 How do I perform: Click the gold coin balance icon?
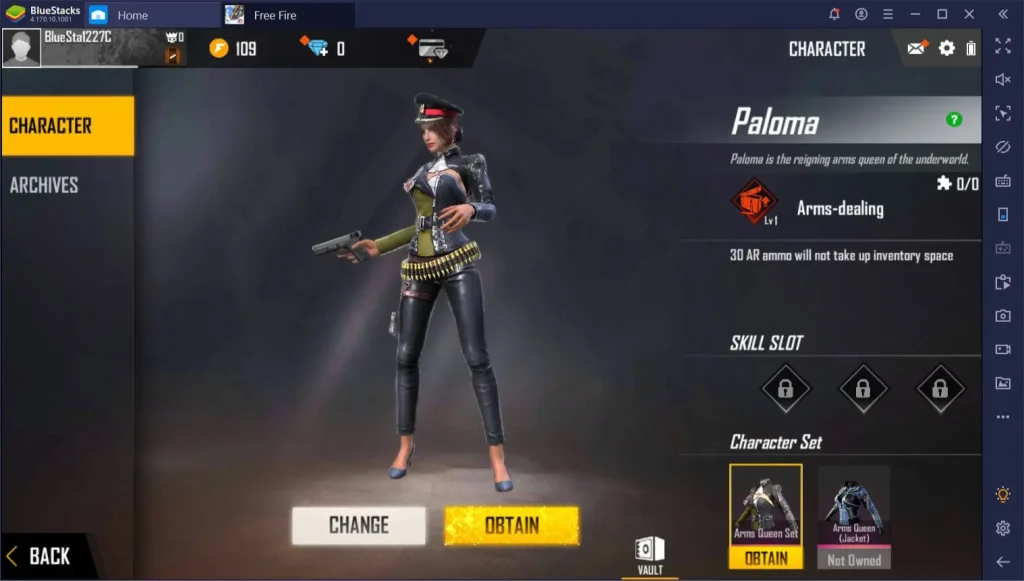click(x=219, y=48)
